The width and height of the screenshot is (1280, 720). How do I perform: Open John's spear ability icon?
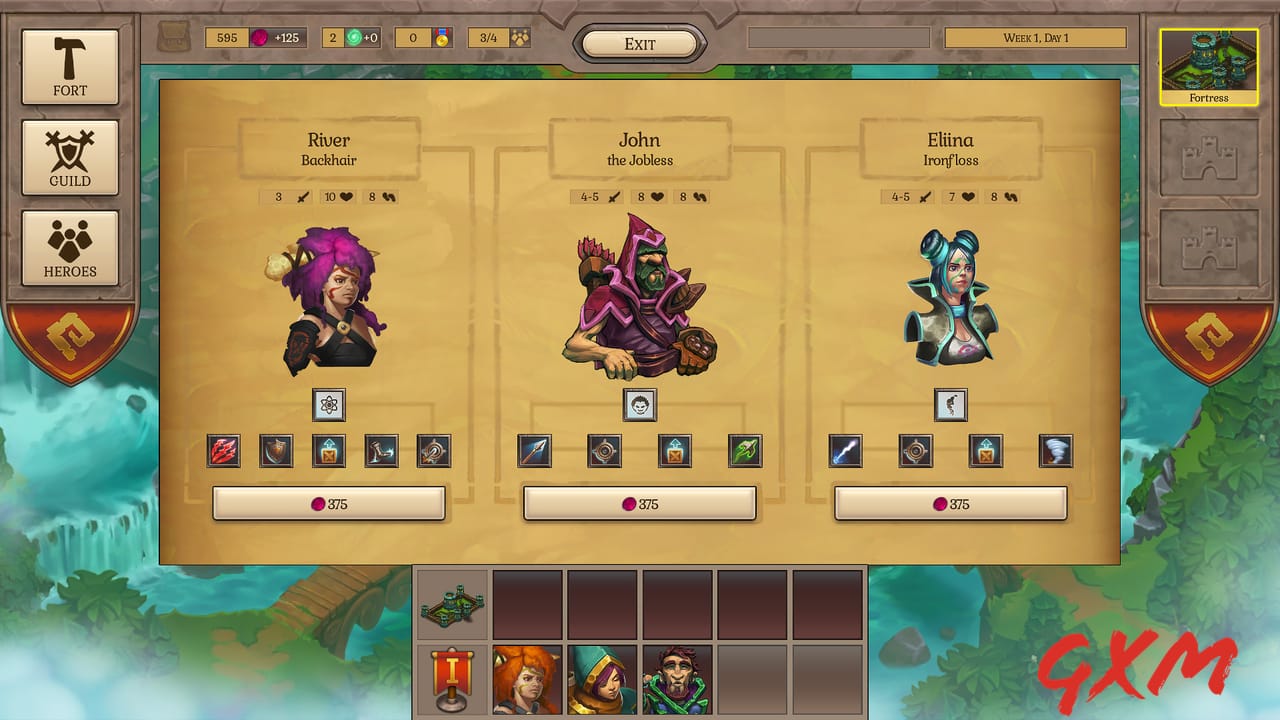coord(535,451)
